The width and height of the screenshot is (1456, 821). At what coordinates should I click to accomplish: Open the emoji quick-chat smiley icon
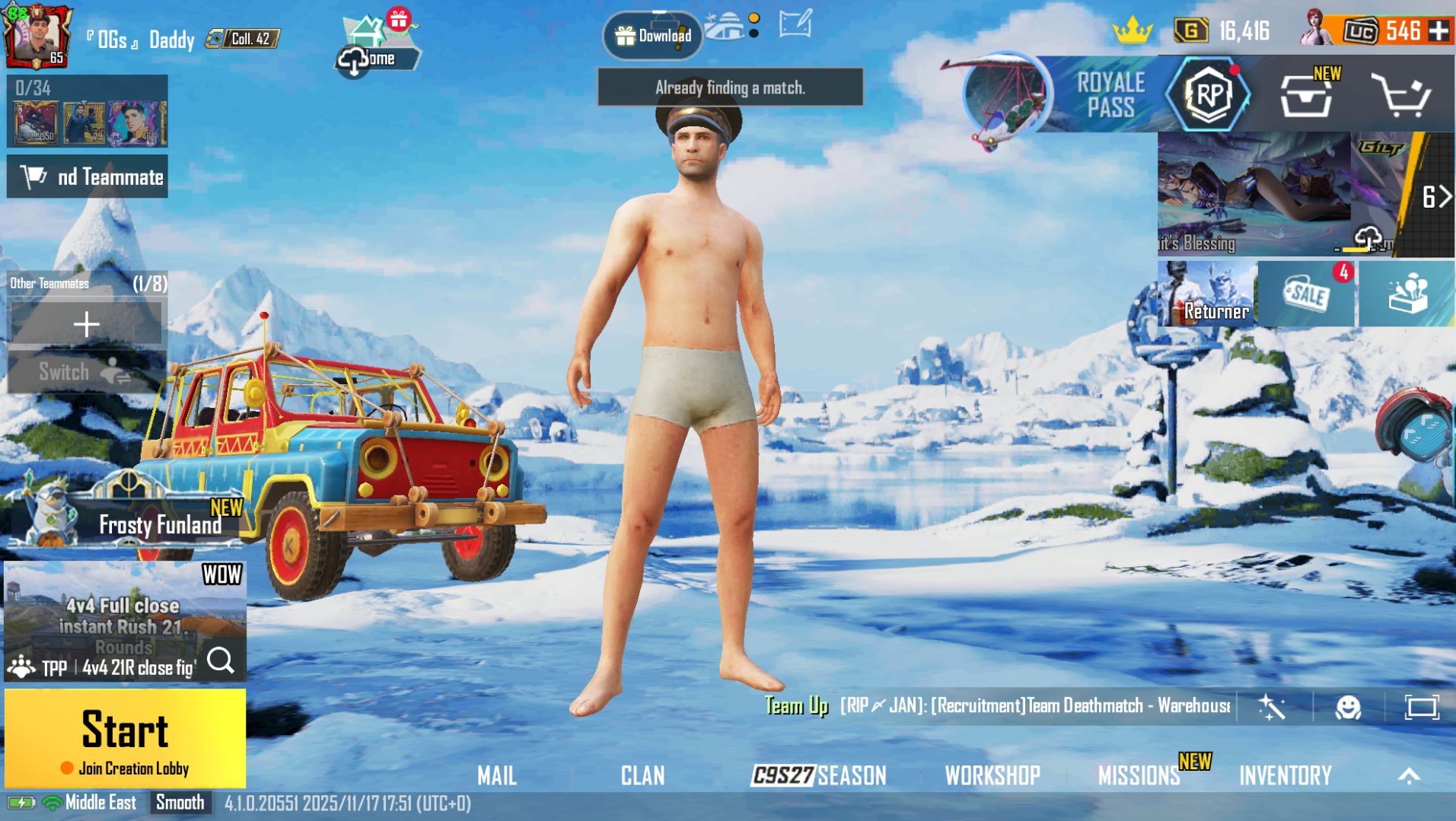[x=1347, y=707]
